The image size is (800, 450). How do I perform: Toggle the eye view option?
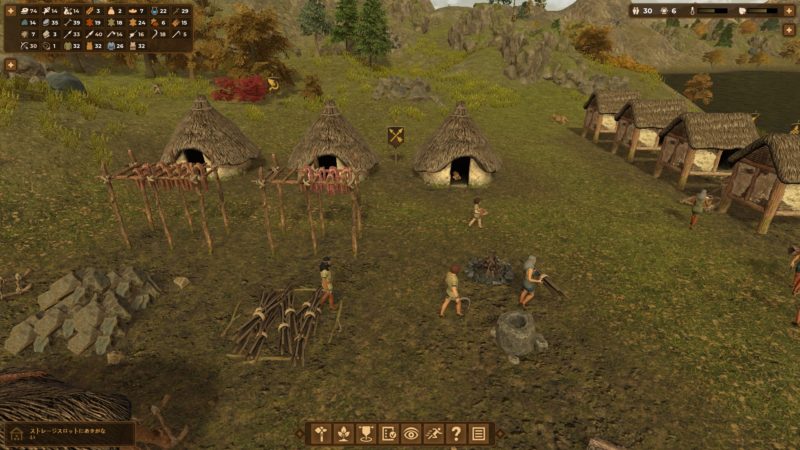[411, 434]
